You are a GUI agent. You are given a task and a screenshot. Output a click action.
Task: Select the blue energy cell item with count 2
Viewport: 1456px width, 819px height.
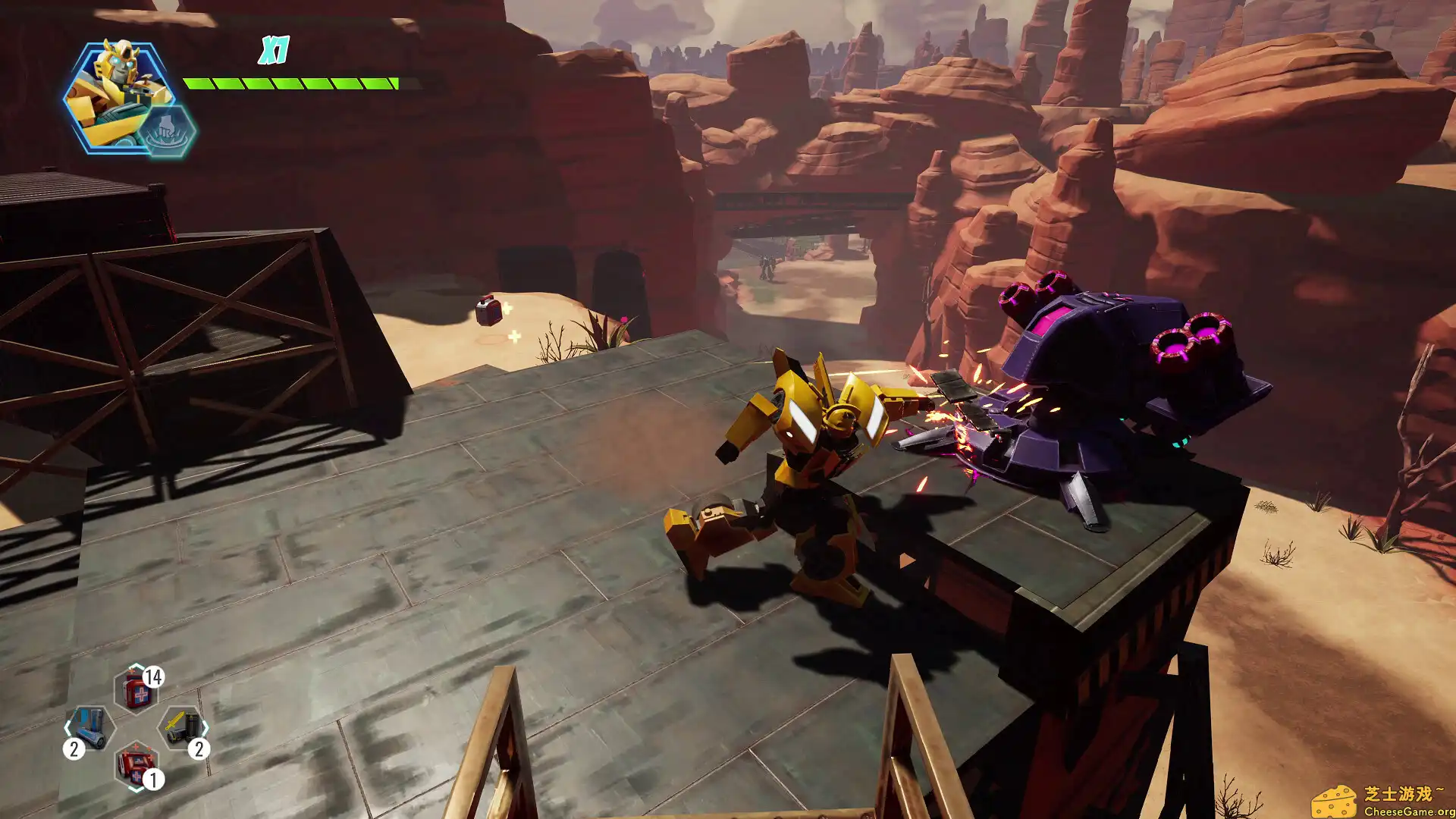[x=89, y=726]
